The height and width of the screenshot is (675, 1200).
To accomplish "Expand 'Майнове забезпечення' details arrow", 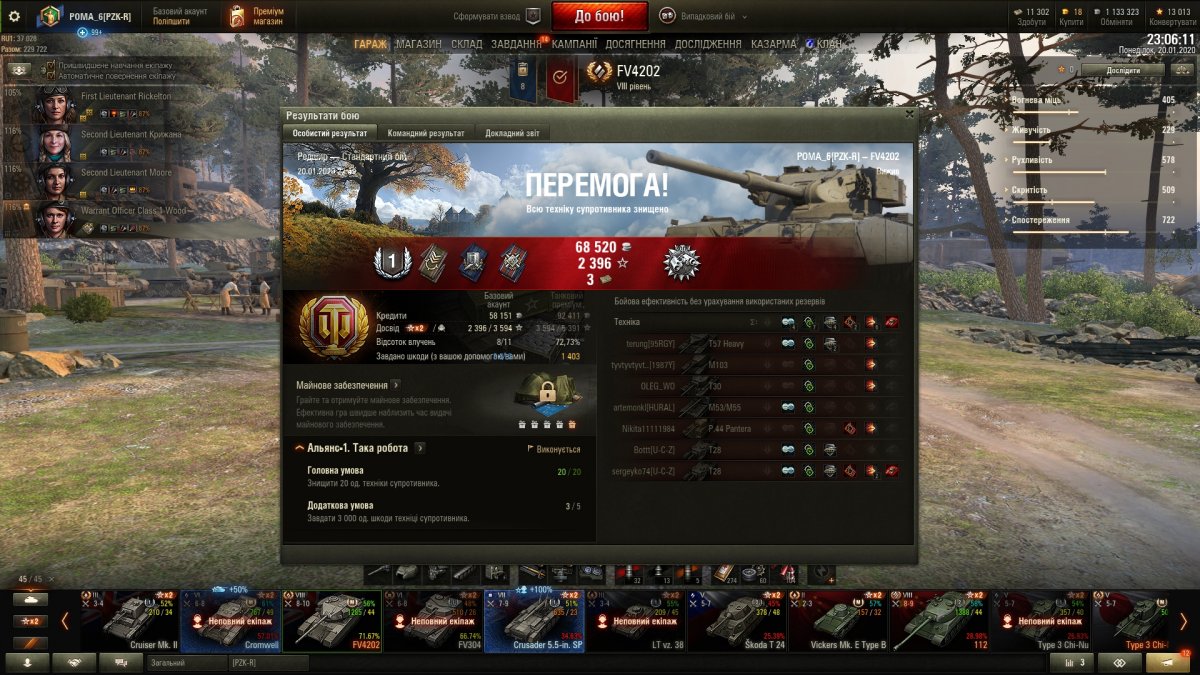I will (396, 384).
